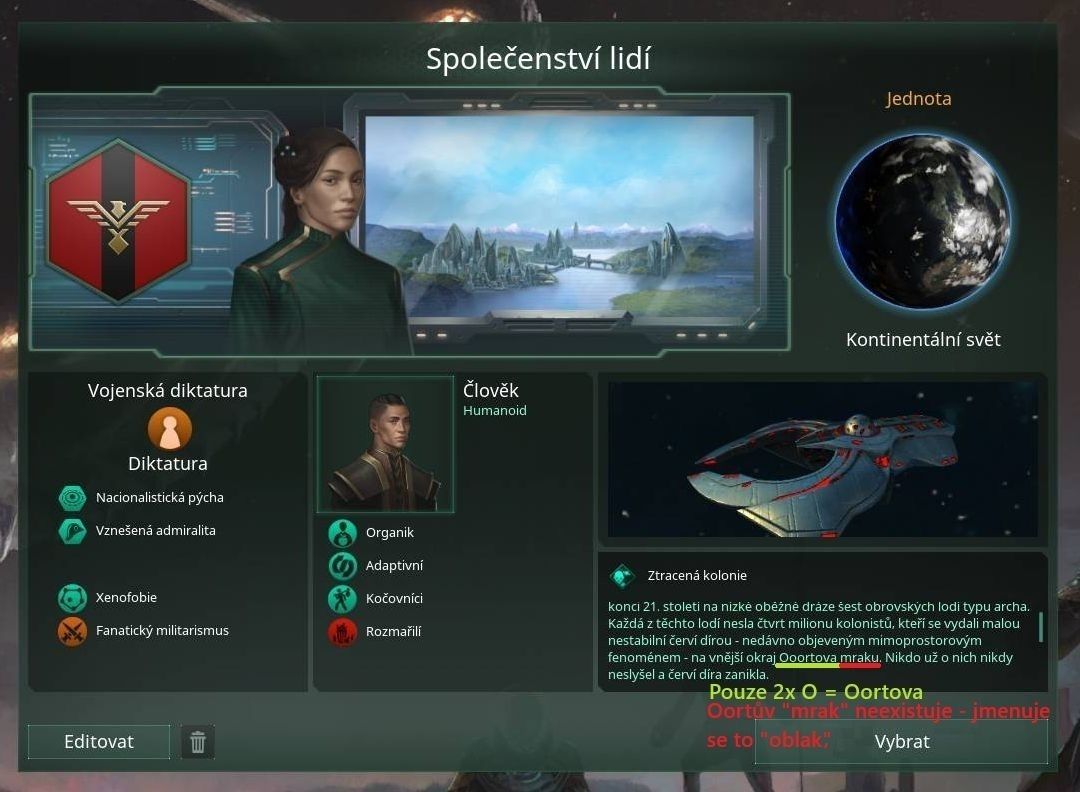Image resolution: width=1080 pixels, height=792 pixels.
Task: Click the origin description scrollbar
Action: (x=1041, y=627)
